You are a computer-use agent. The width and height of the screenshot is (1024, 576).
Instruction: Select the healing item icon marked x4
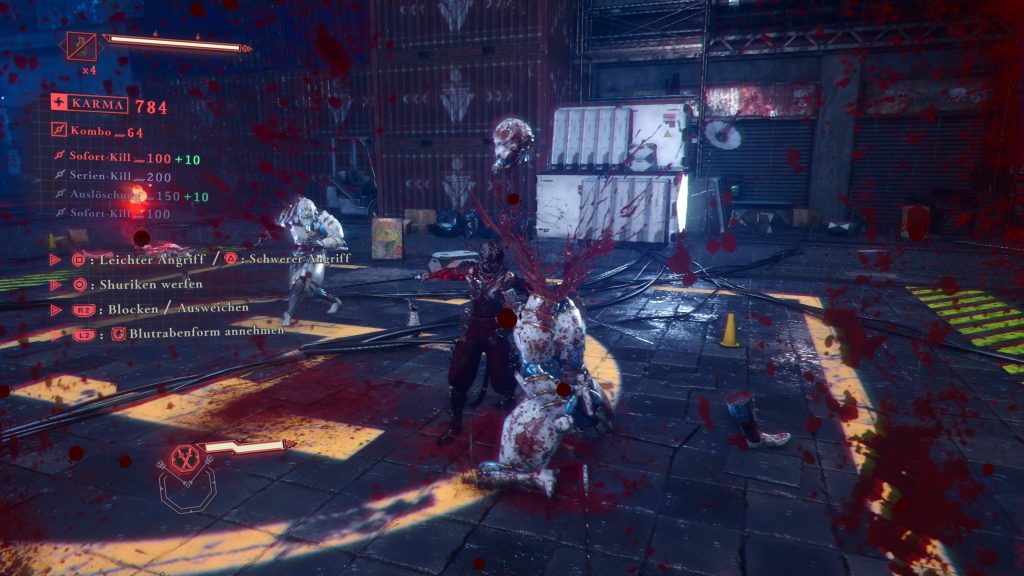point(82,47)
